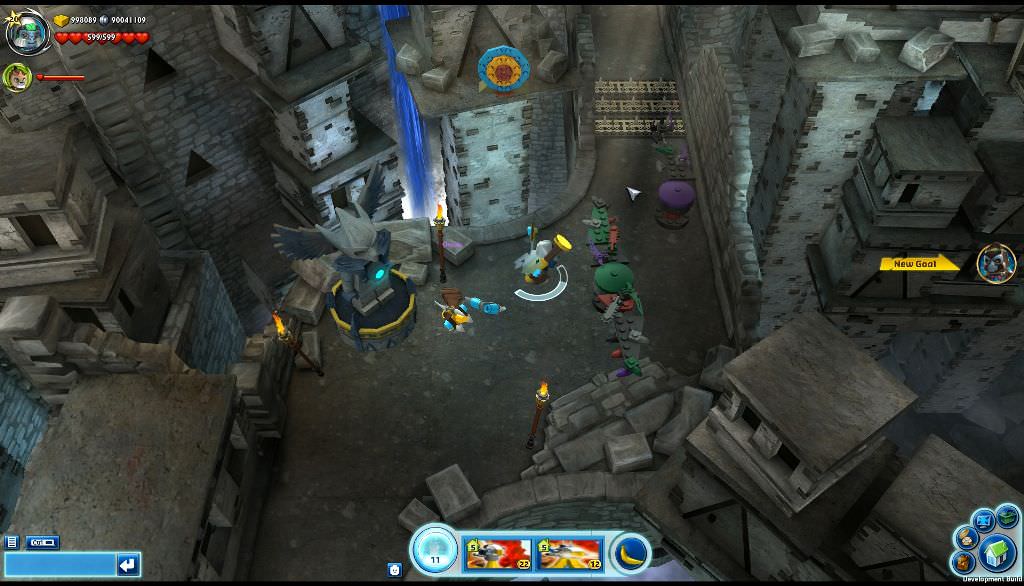Image resolution: width=1024 pixels, height=586 pixels.
Task: Select the banana item slot
Action: pyautogui.click(x=630, y=553)
